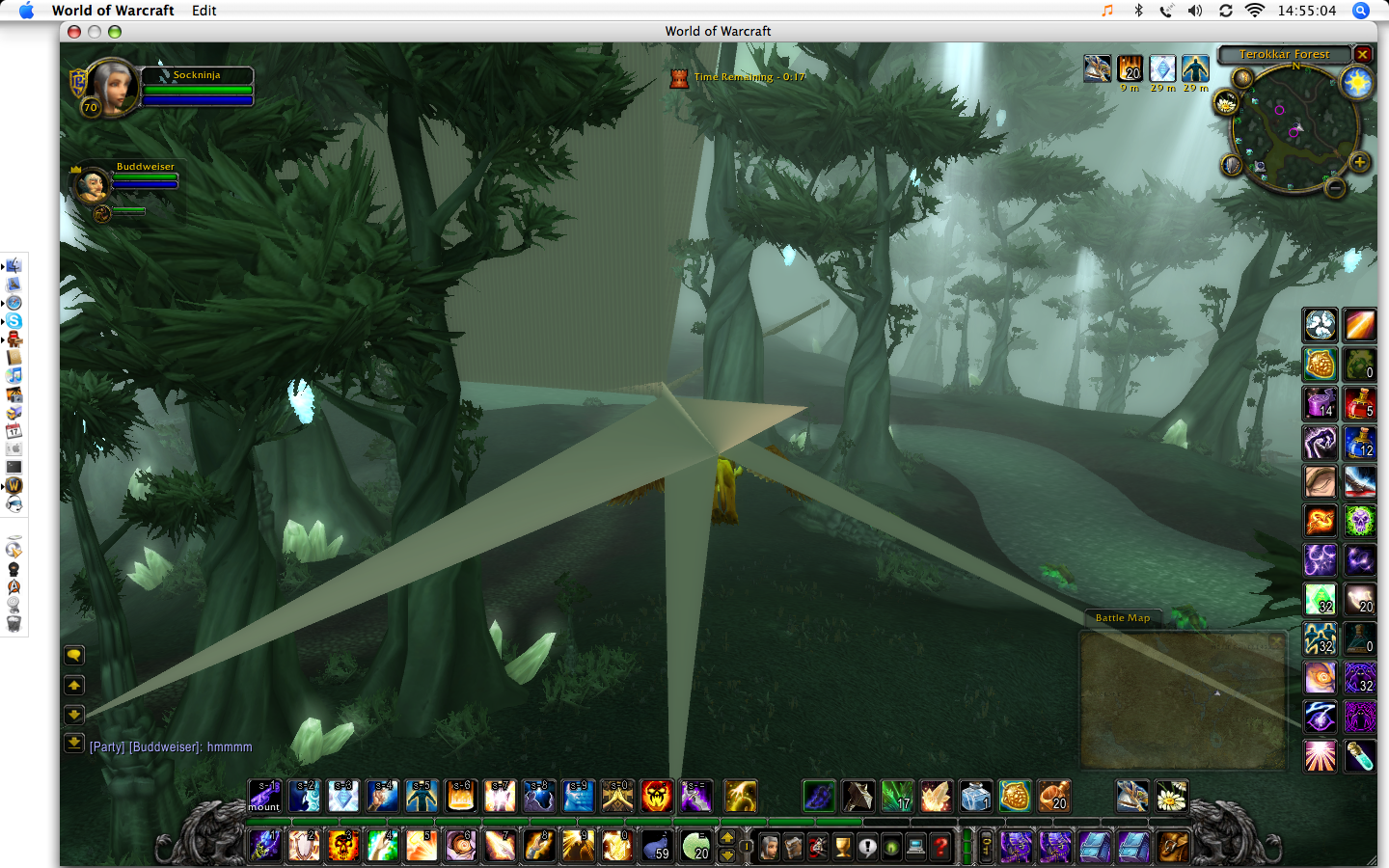Open the red question mark help button
Screen dimensions: 1389x868
(x=940, y=847)
